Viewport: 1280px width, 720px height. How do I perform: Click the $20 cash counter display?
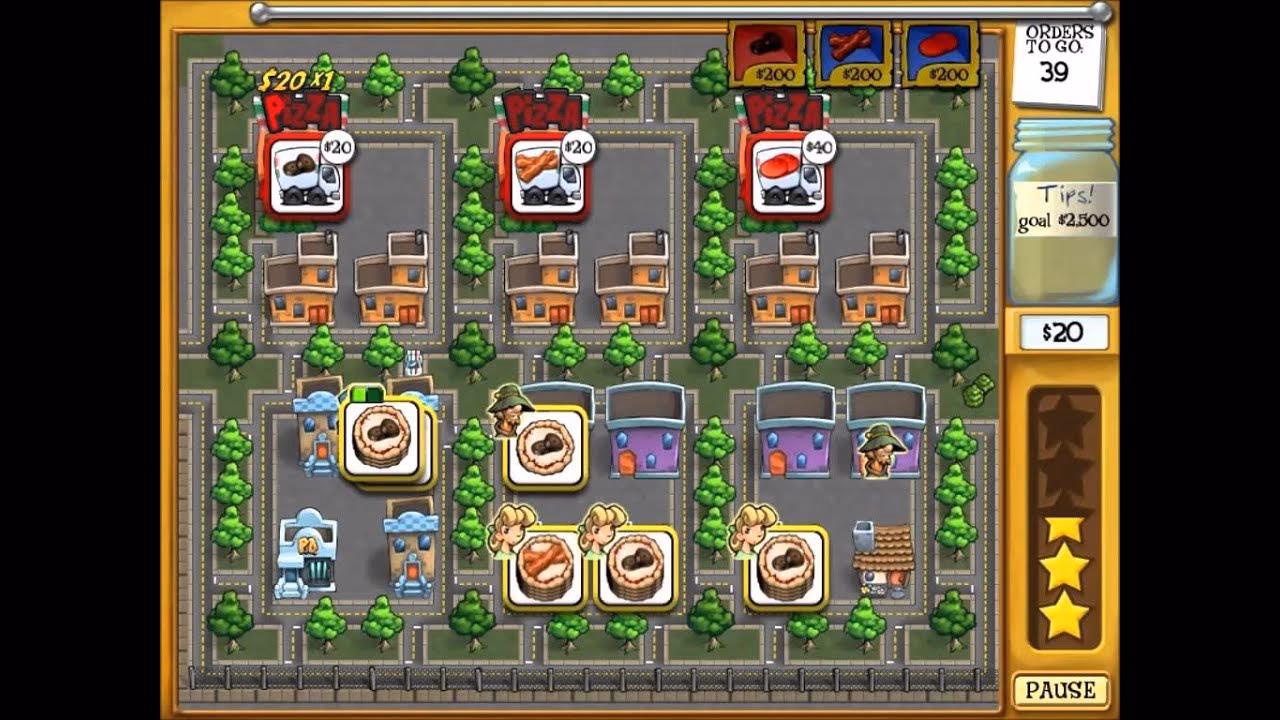click(x=1063, y=333)
